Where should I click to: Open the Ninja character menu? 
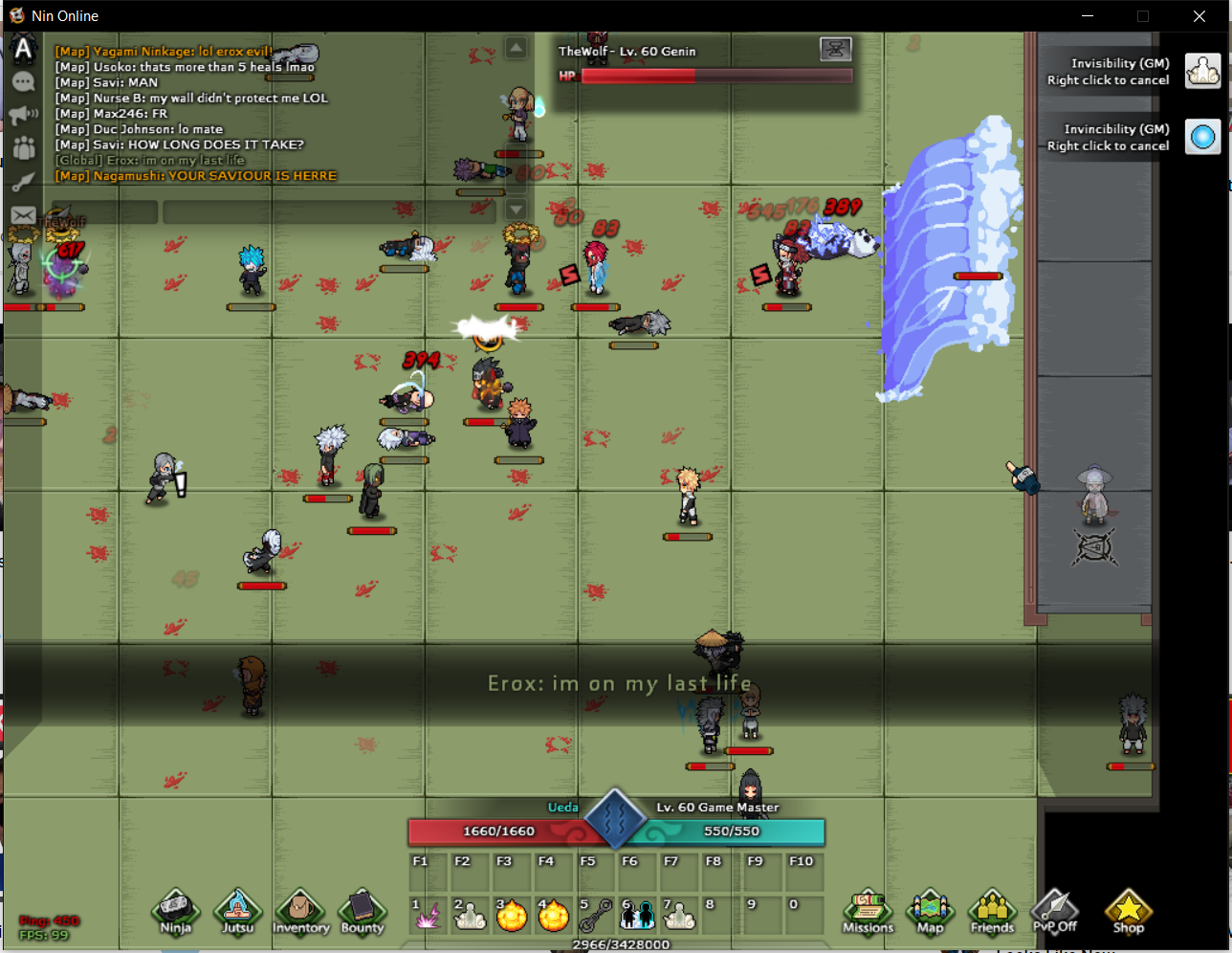point(175,911)
